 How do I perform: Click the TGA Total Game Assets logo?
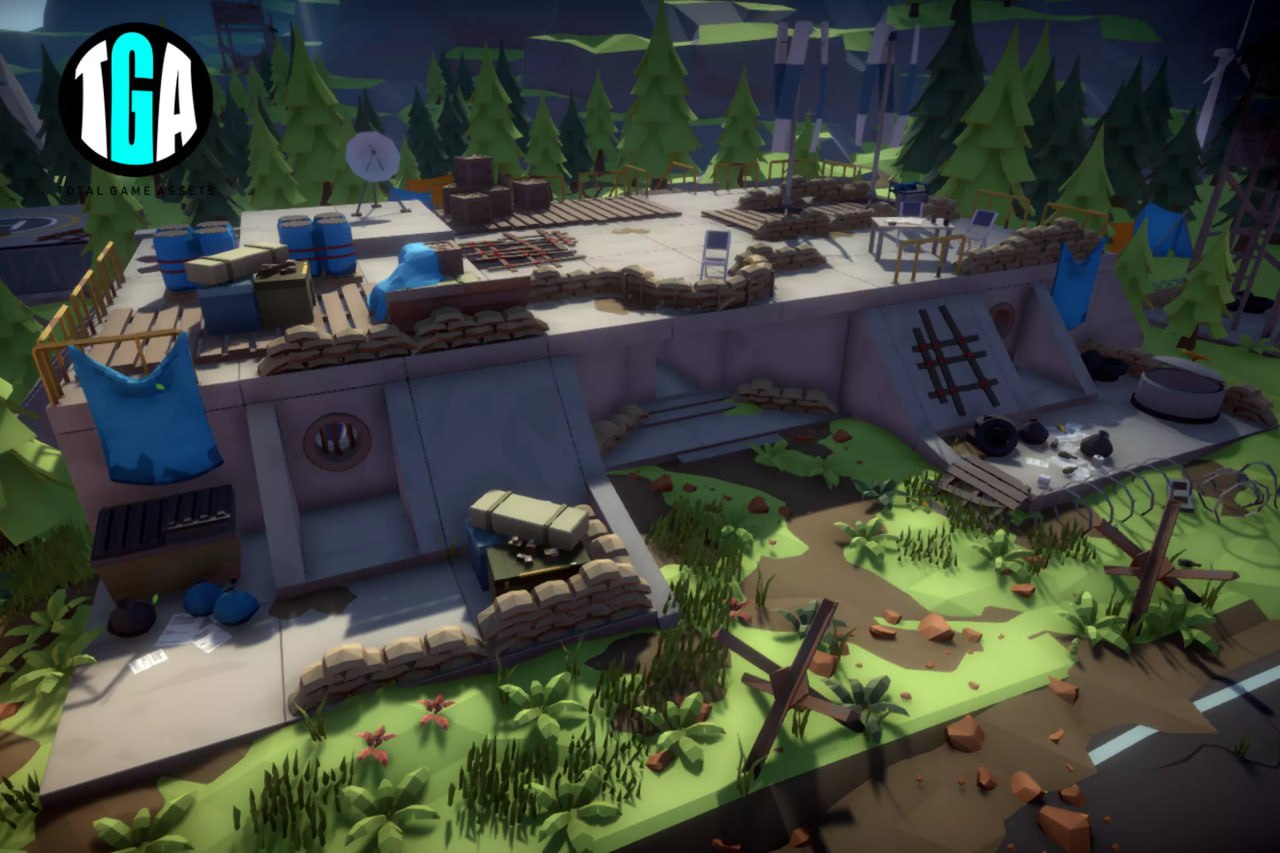point(135,100)
